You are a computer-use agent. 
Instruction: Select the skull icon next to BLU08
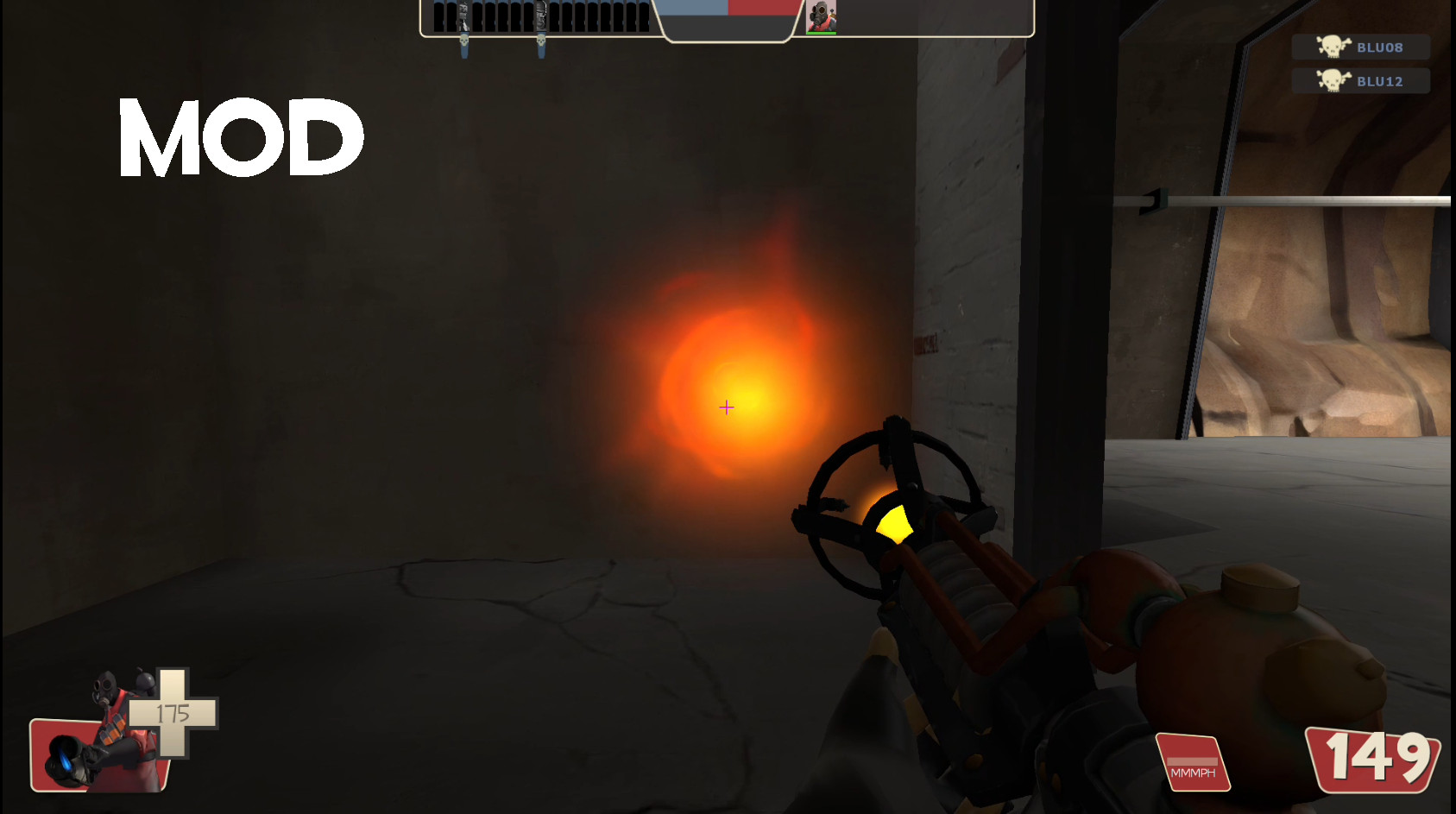tap(1333, 47)
